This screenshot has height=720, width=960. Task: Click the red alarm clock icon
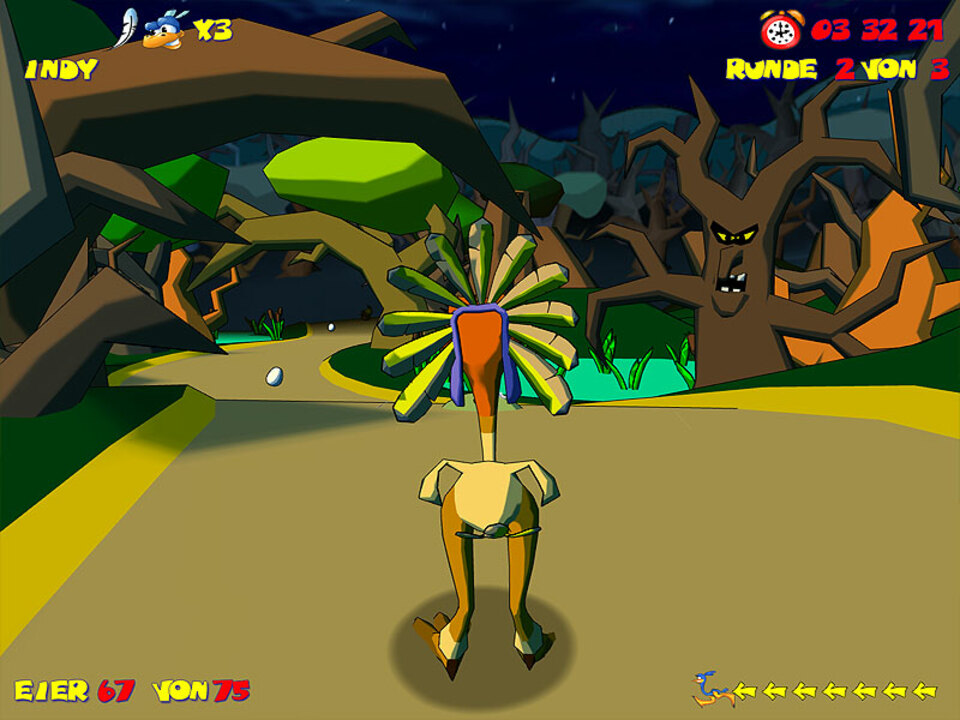[780, 30]
